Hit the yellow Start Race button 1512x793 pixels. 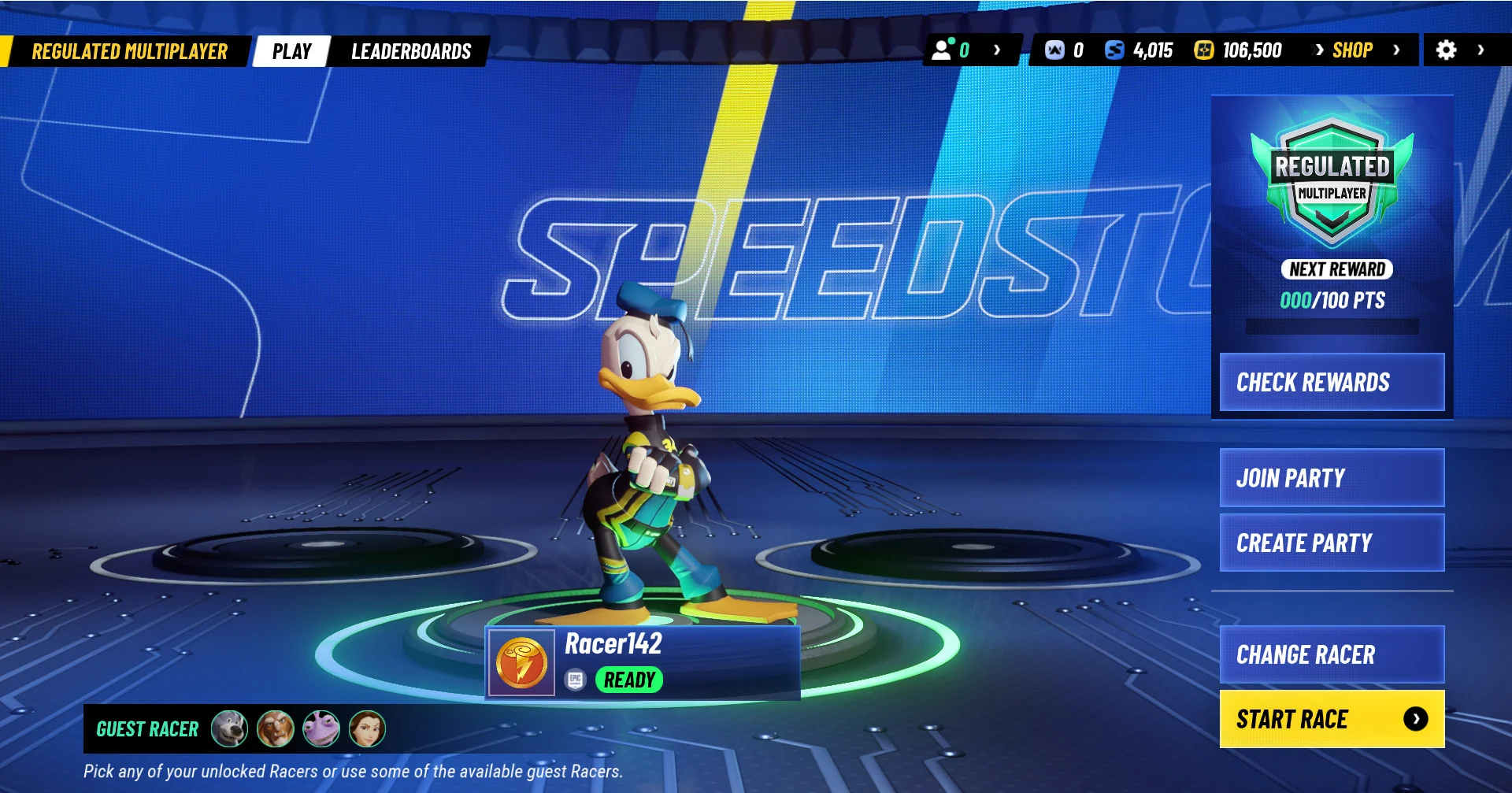pos(1332,719)
